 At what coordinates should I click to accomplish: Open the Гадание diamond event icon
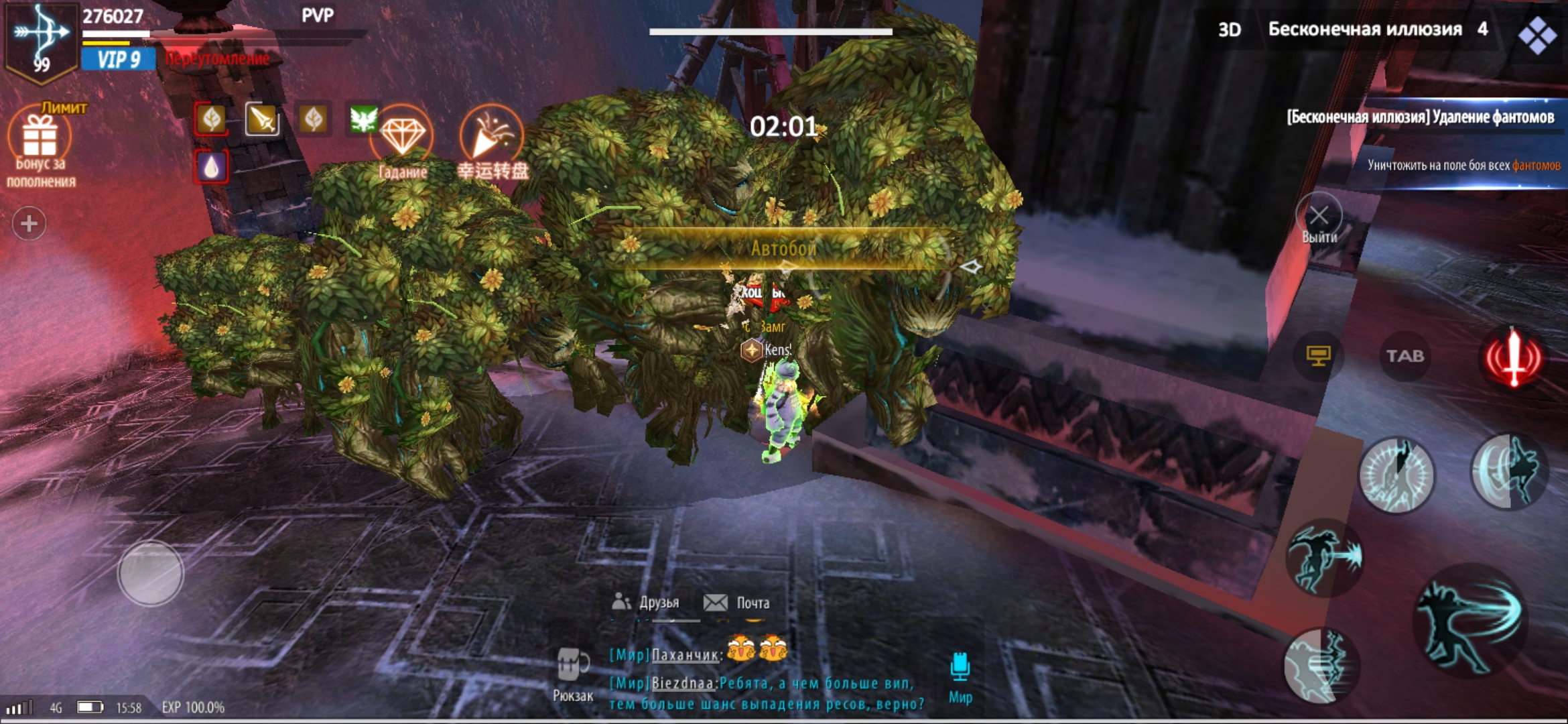click(403, 137)
